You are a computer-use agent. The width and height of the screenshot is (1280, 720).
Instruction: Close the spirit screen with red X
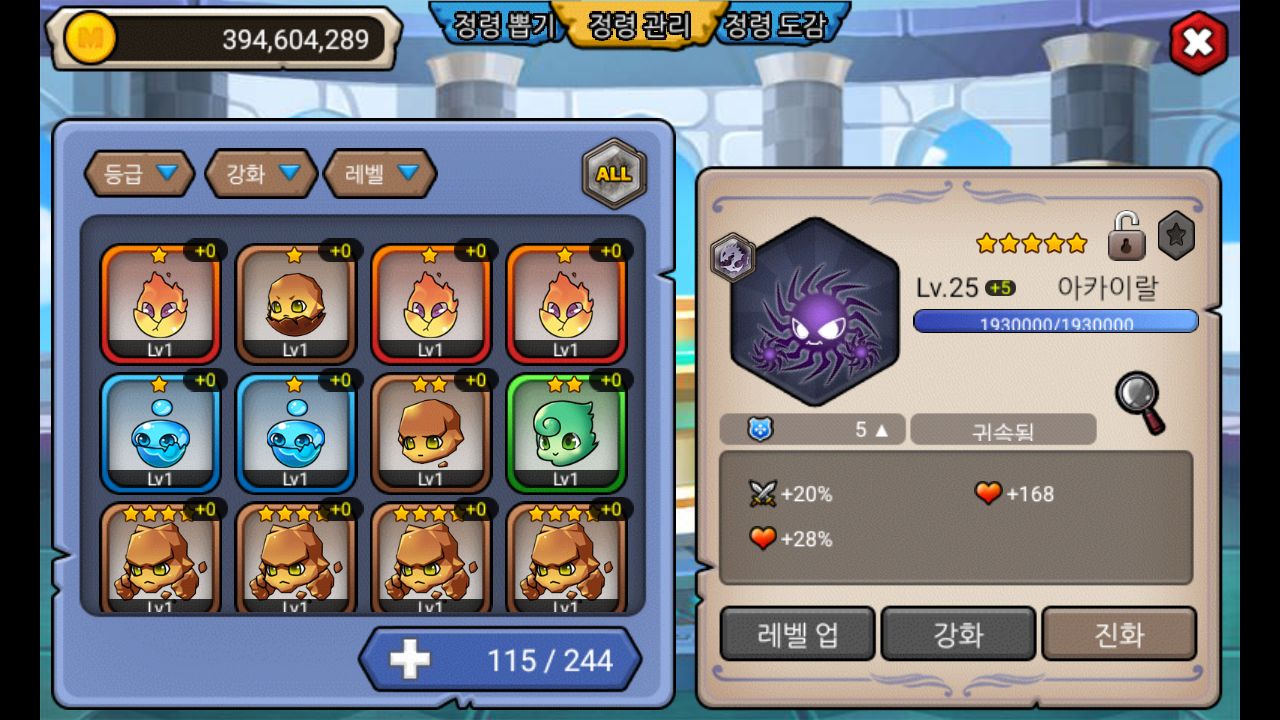[1198, 43]
